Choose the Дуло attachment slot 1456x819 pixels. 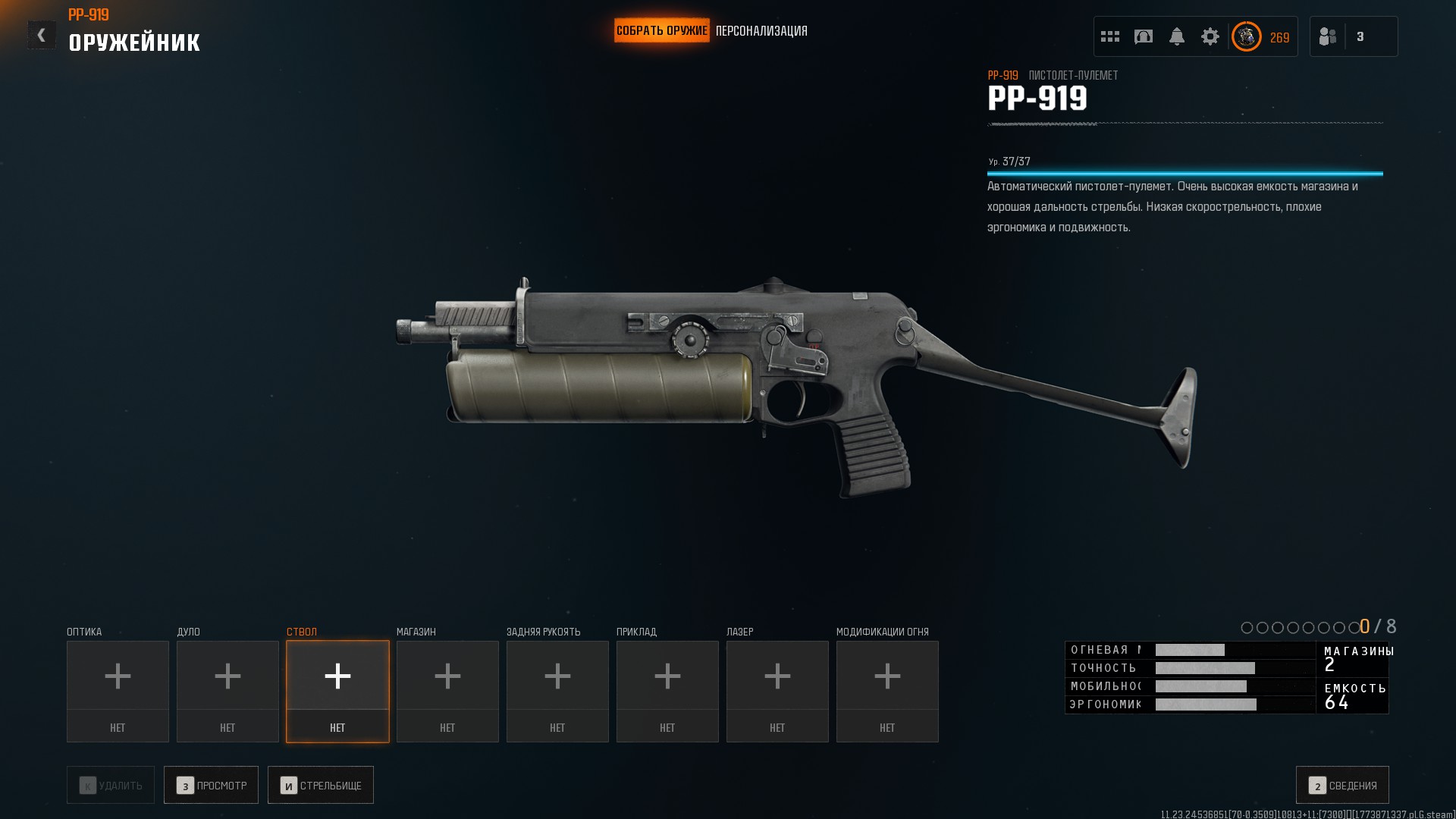[227, 691]
